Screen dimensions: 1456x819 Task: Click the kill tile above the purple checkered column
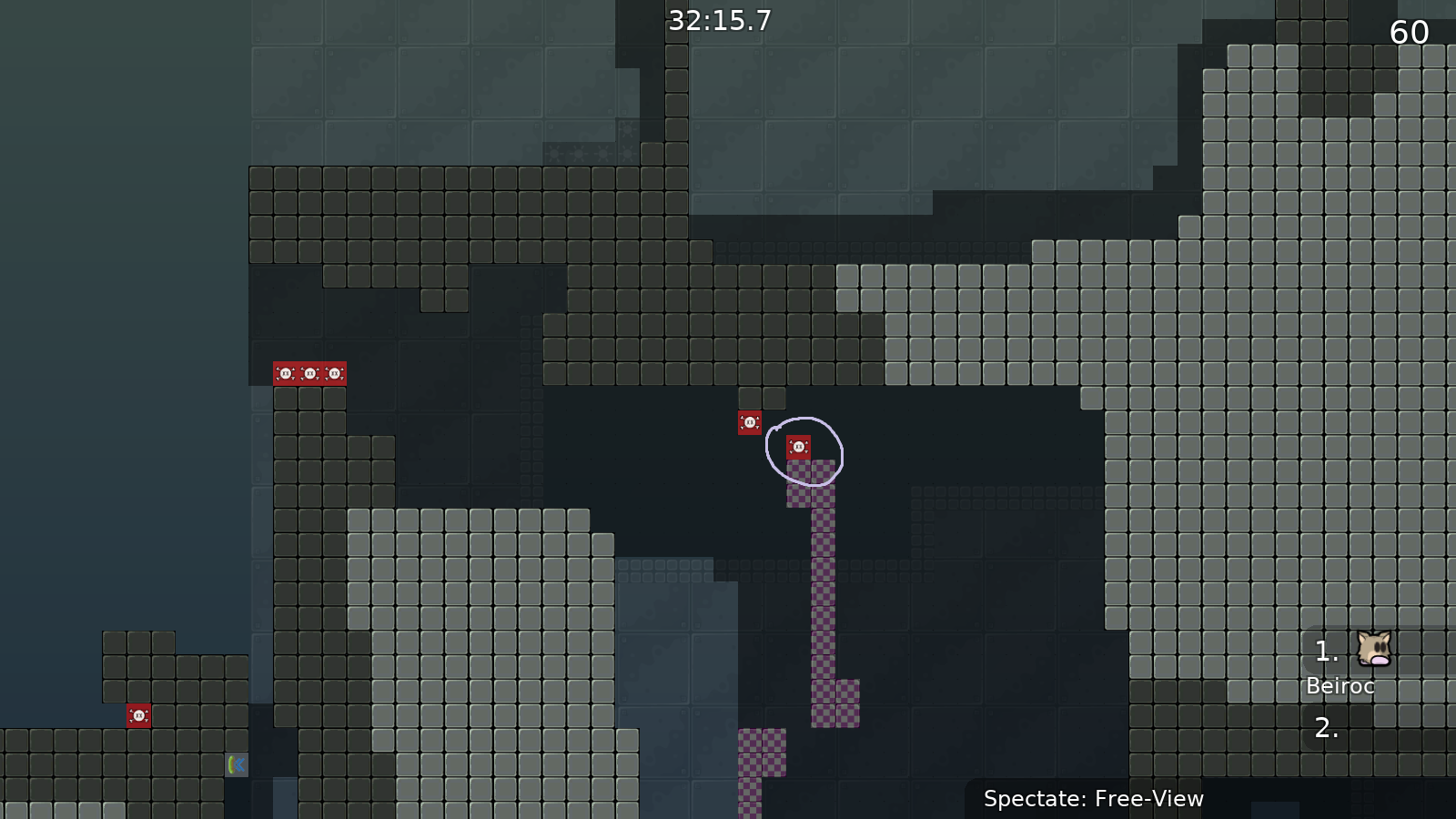point(798,445)
